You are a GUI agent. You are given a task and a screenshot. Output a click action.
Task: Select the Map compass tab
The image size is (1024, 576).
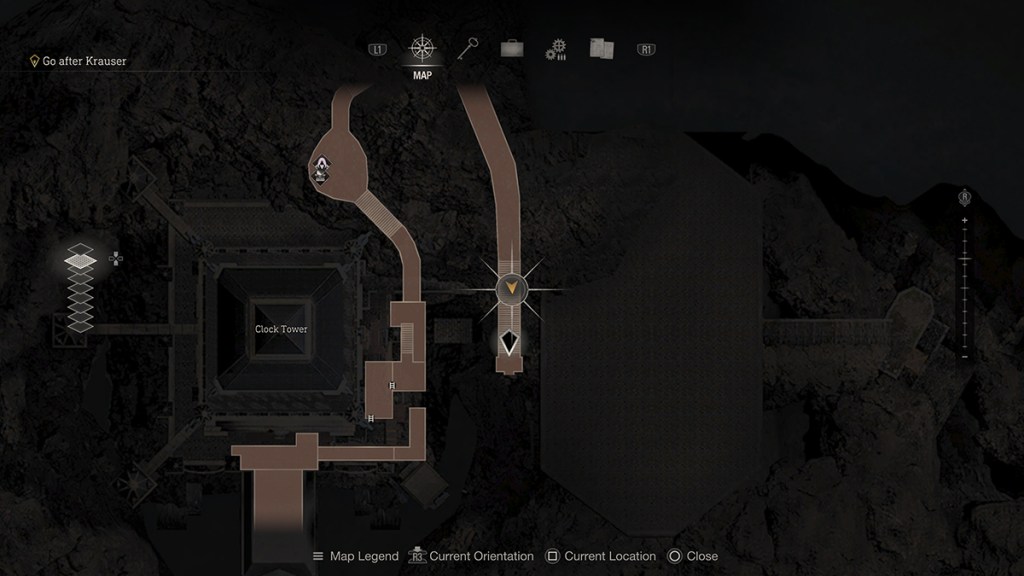tap(422, 49)
